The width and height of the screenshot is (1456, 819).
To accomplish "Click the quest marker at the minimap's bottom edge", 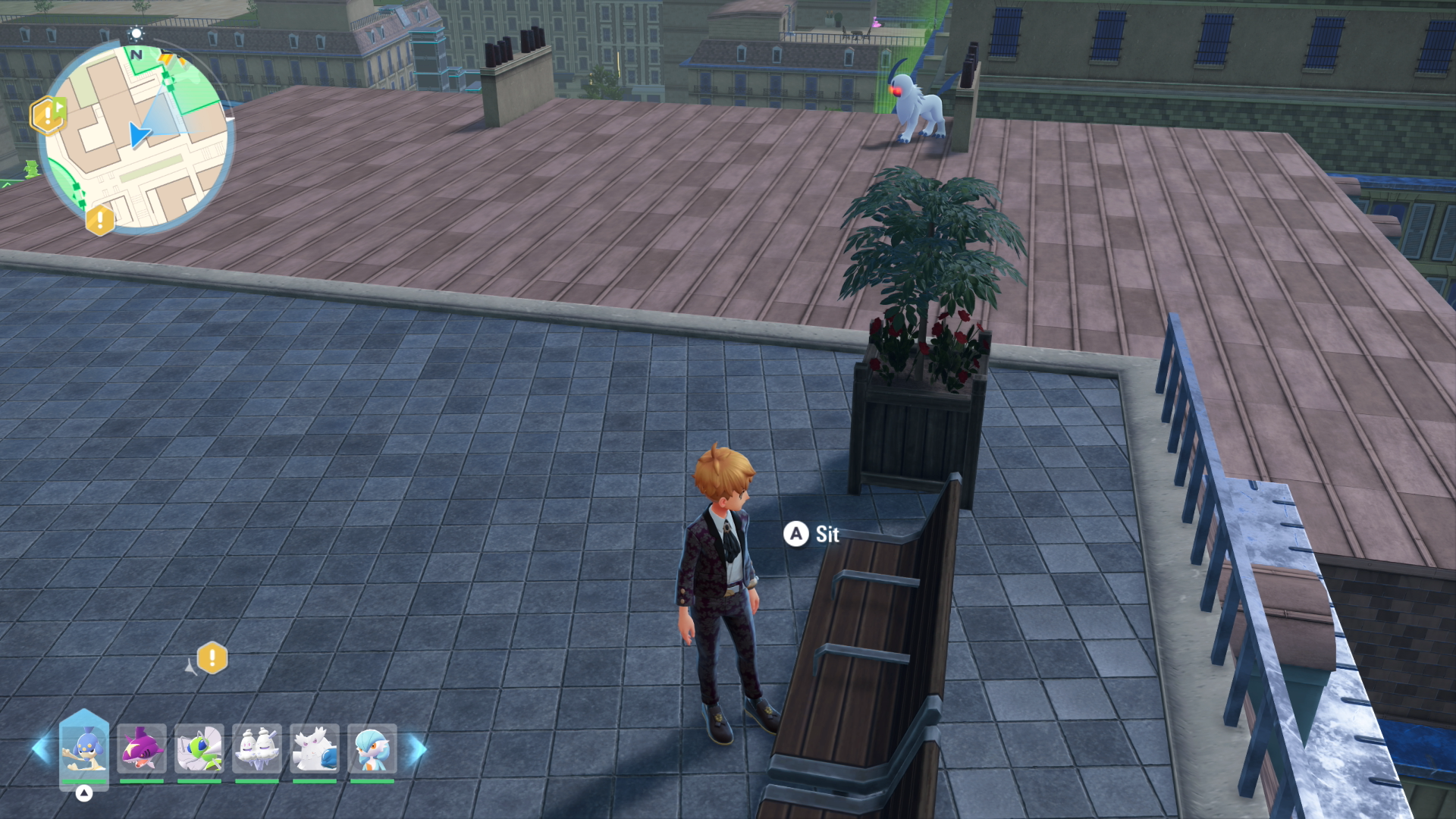I will [99, 220].
